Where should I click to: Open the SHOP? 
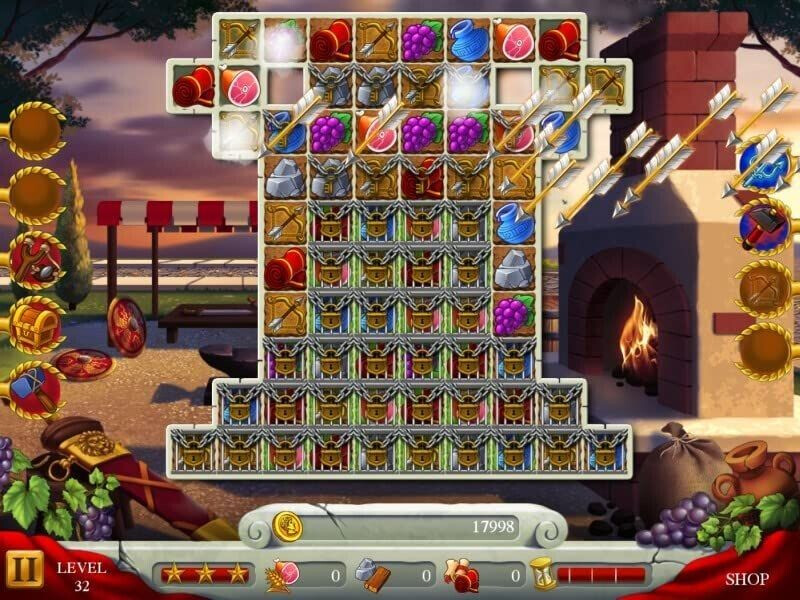coord(746,578)
